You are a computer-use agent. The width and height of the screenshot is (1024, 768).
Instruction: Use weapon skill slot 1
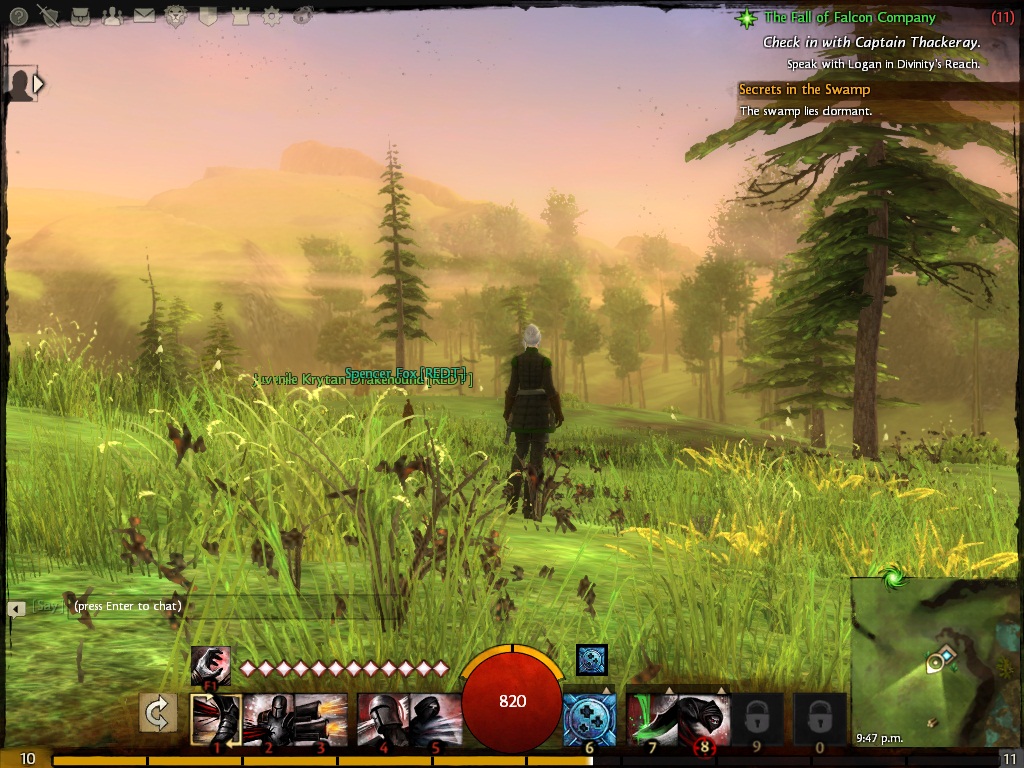[216, 720]
